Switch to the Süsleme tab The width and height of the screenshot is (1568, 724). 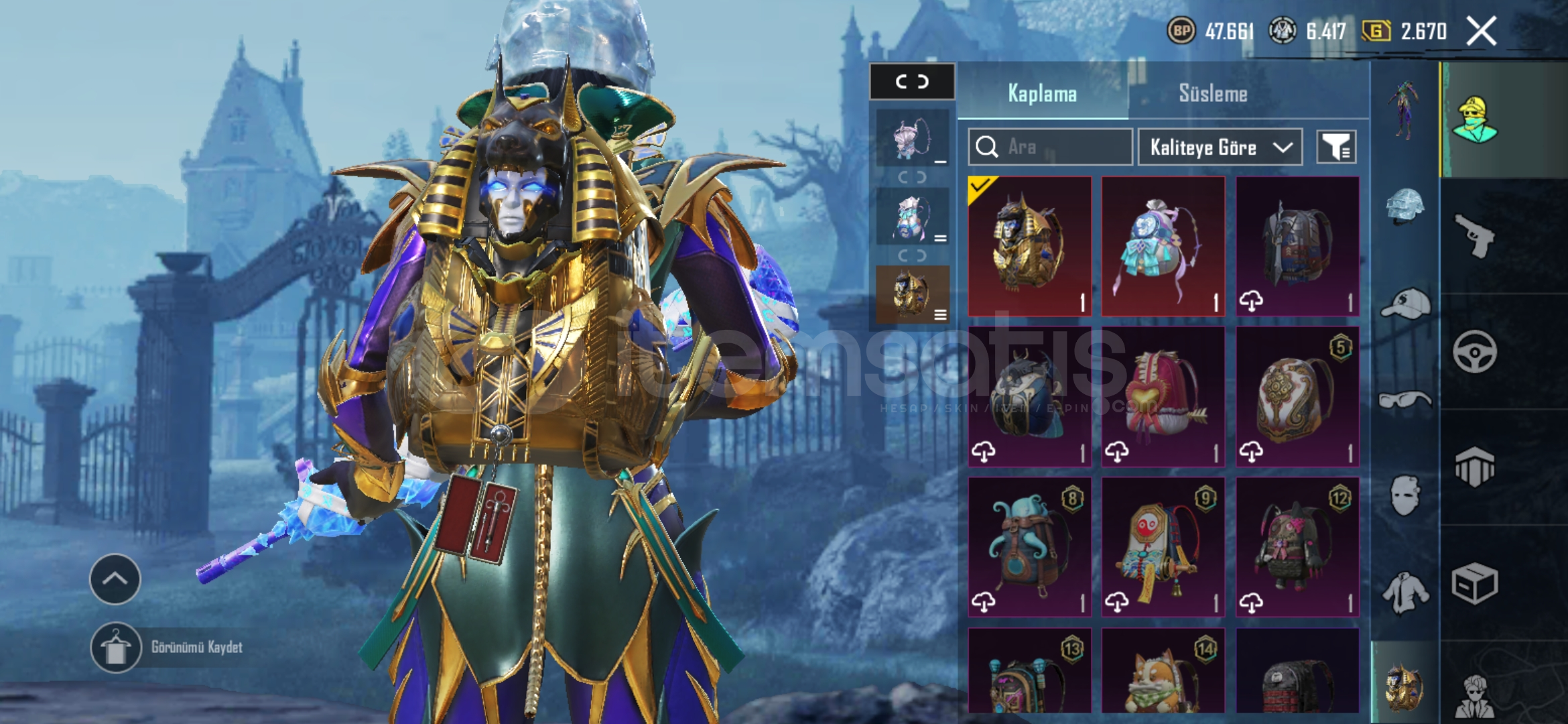[x=1213, y=93]
